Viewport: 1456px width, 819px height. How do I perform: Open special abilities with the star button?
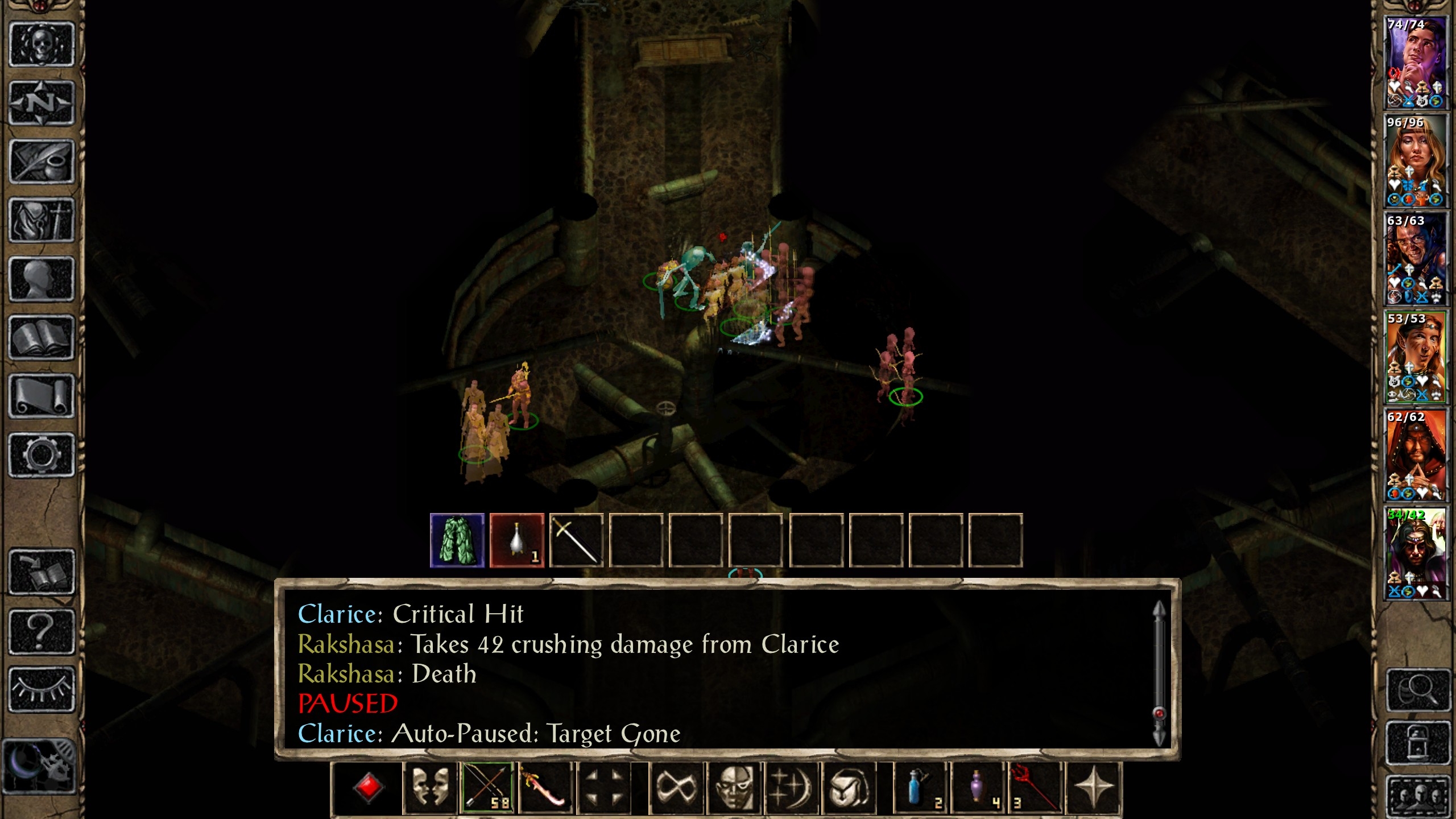pos(1093,788)
